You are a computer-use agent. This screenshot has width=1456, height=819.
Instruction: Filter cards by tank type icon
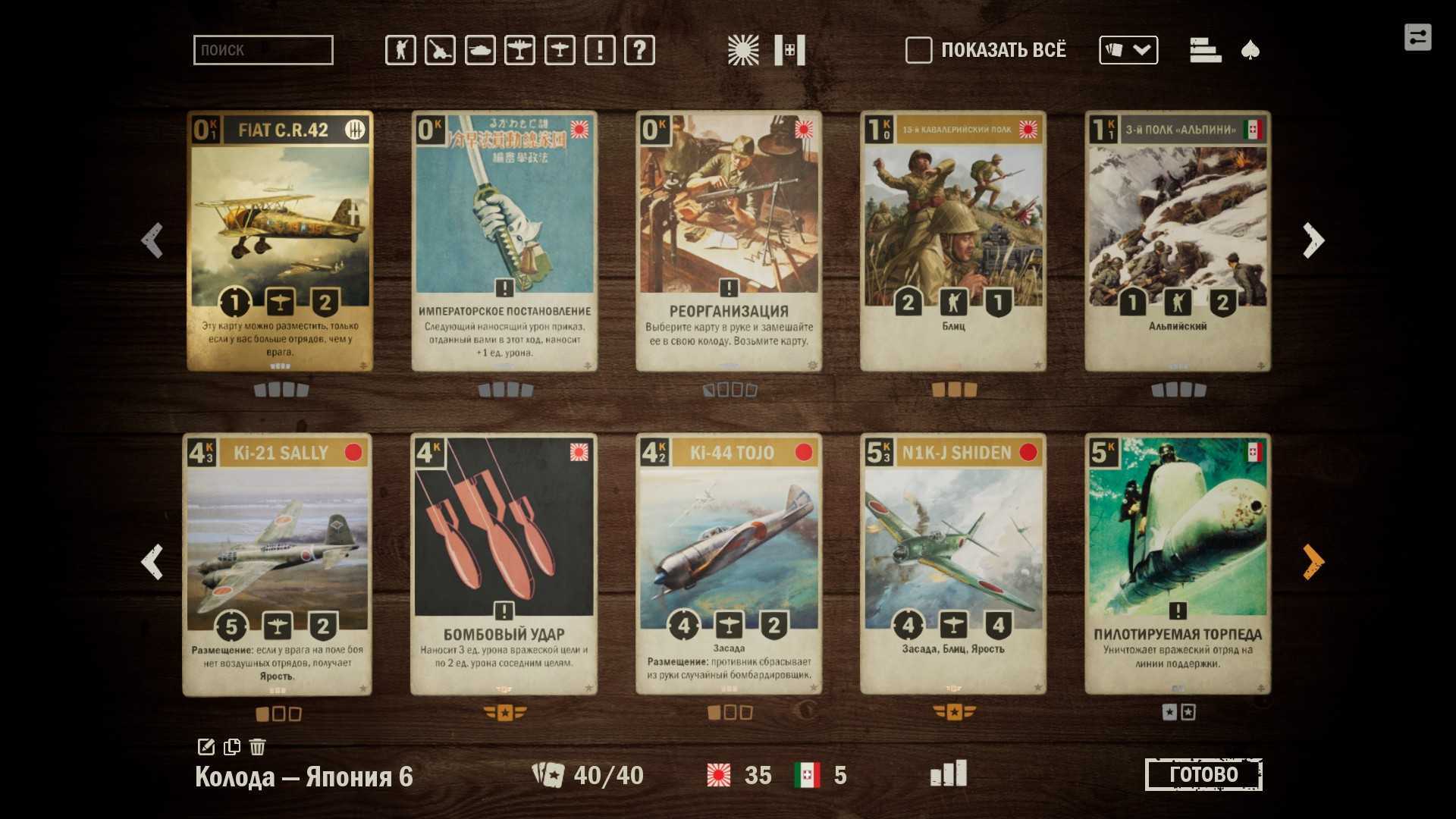click(480, 50)
